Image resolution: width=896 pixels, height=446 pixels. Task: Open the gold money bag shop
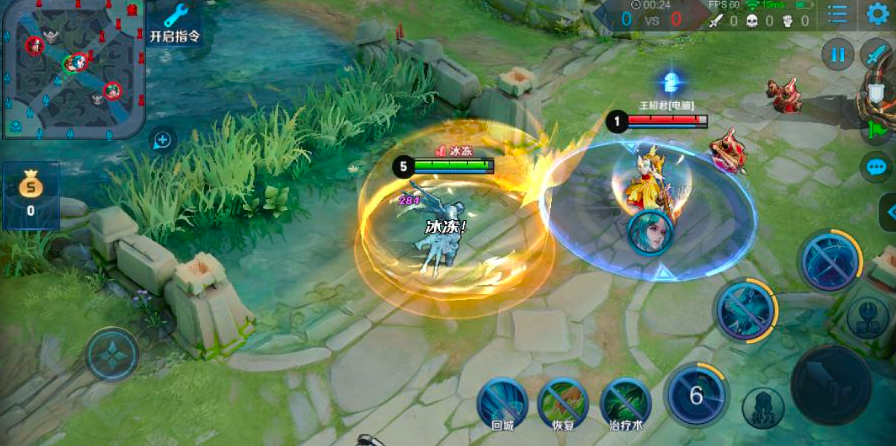click(30, 193)
